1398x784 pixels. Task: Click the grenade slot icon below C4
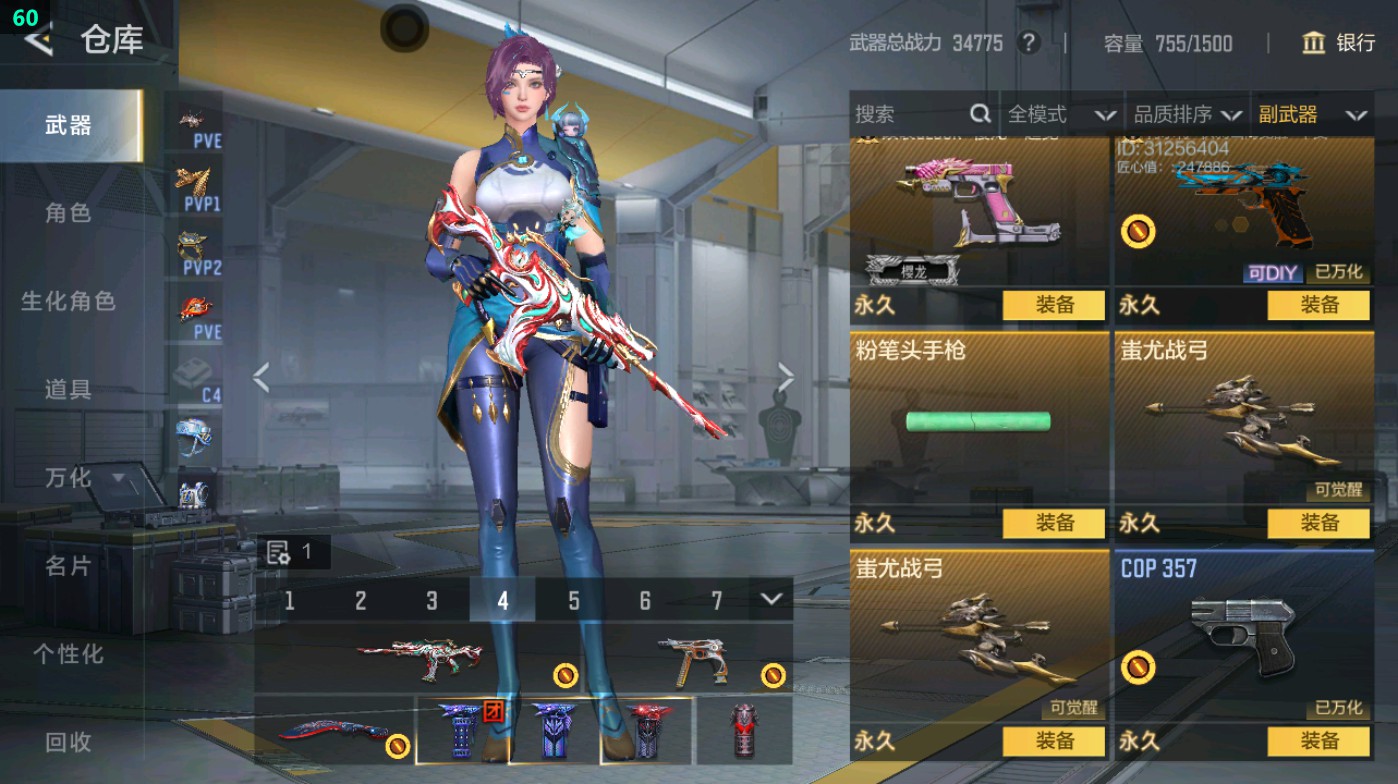point(193,438)
